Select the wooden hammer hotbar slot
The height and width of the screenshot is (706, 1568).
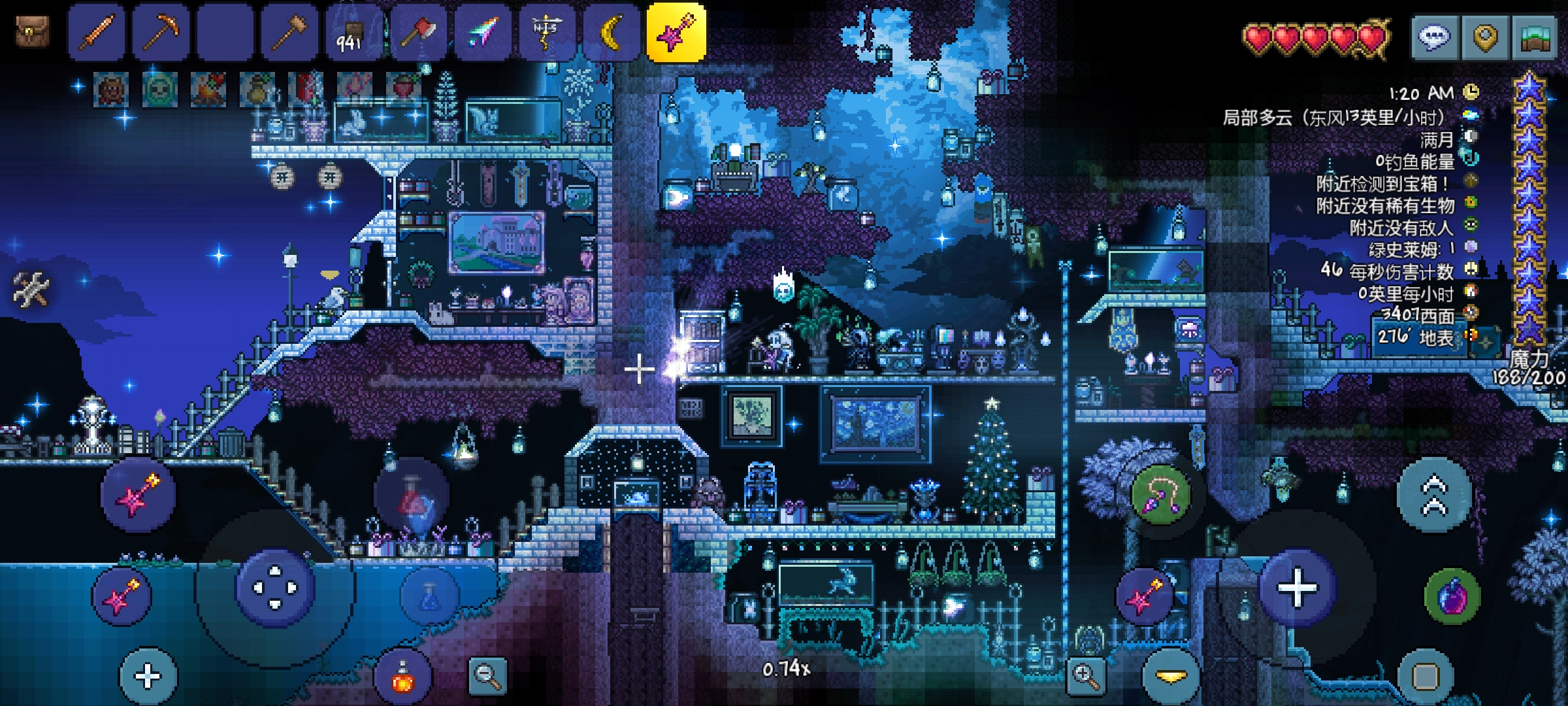(289, 32)
